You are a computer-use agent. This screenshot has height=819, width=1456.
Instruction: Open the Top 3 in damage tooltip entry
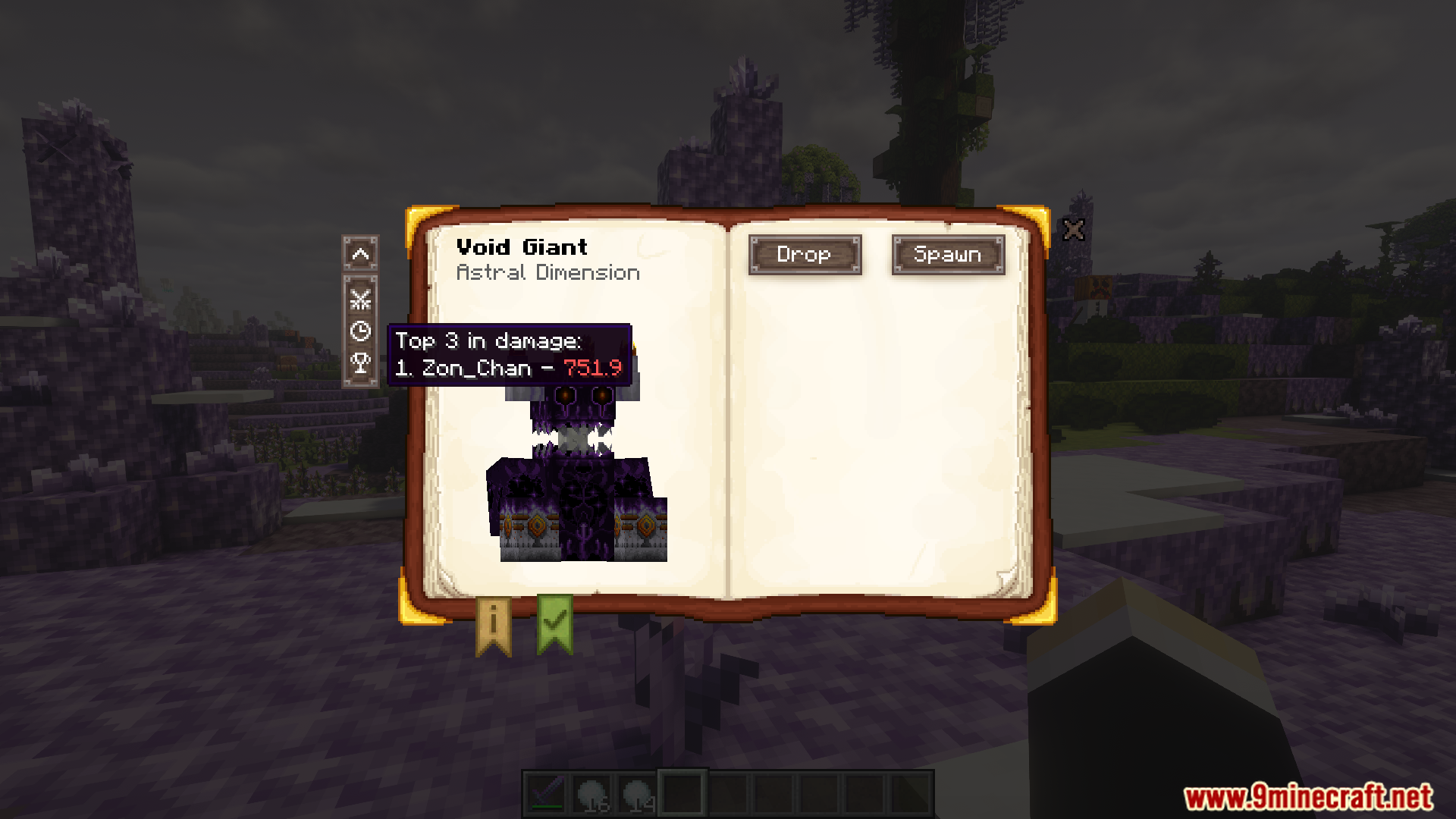(488, 340)
